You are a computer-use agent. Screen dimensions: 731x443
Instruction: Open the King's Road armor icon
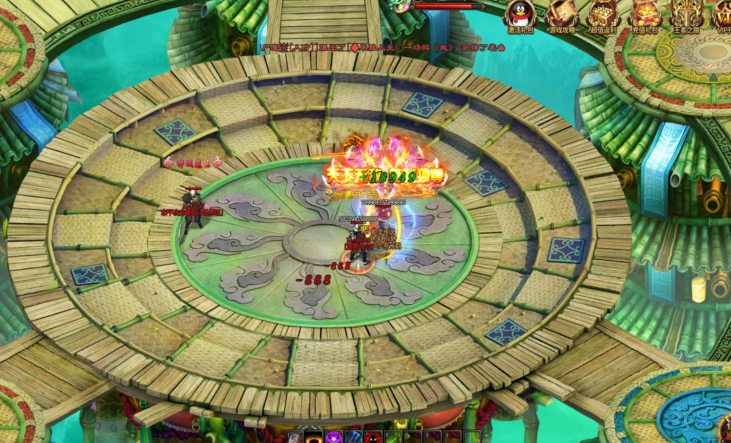[x=686, y=14]
